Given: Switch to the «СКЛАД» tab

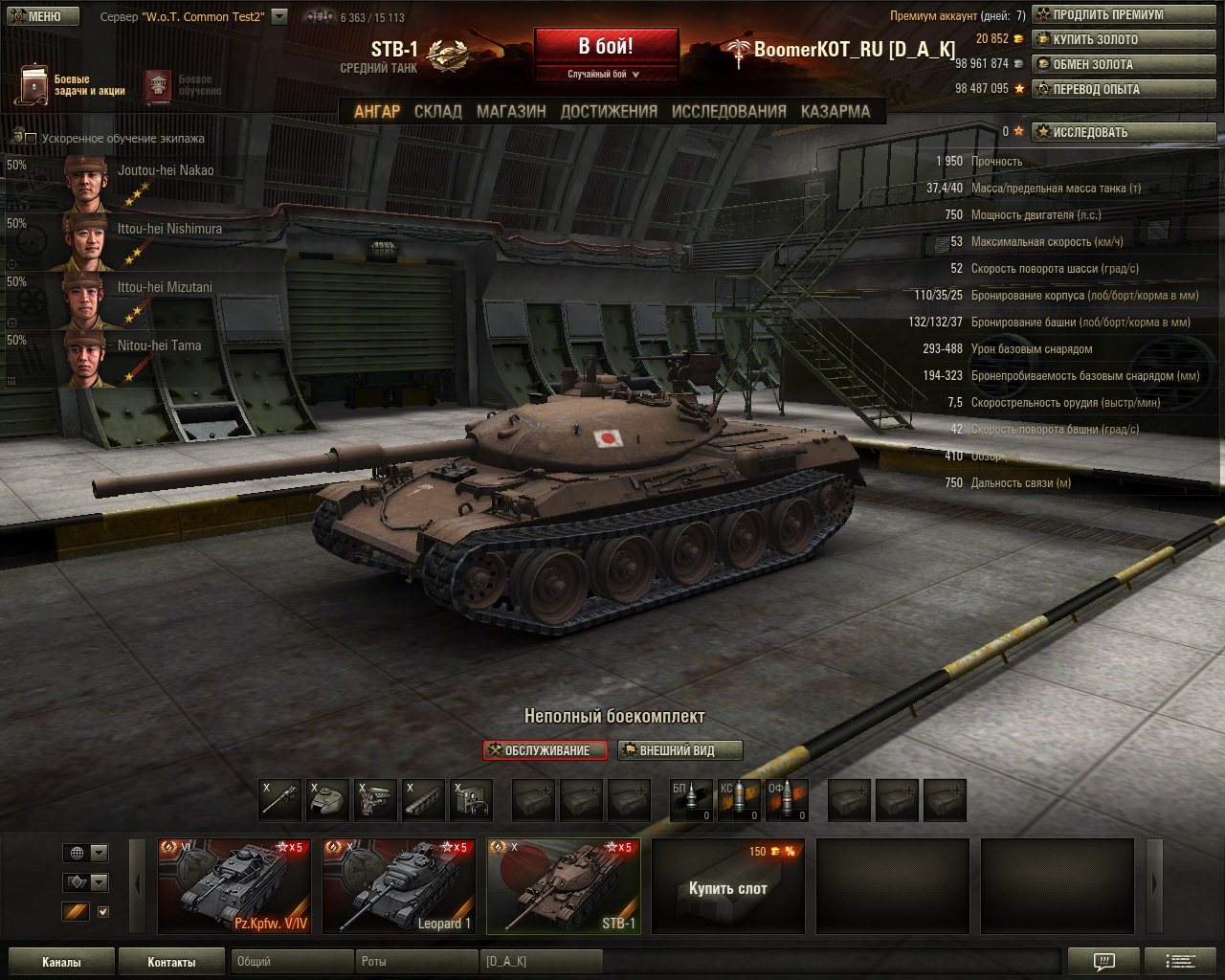Looking at the screenshot, I should [437, 111].
